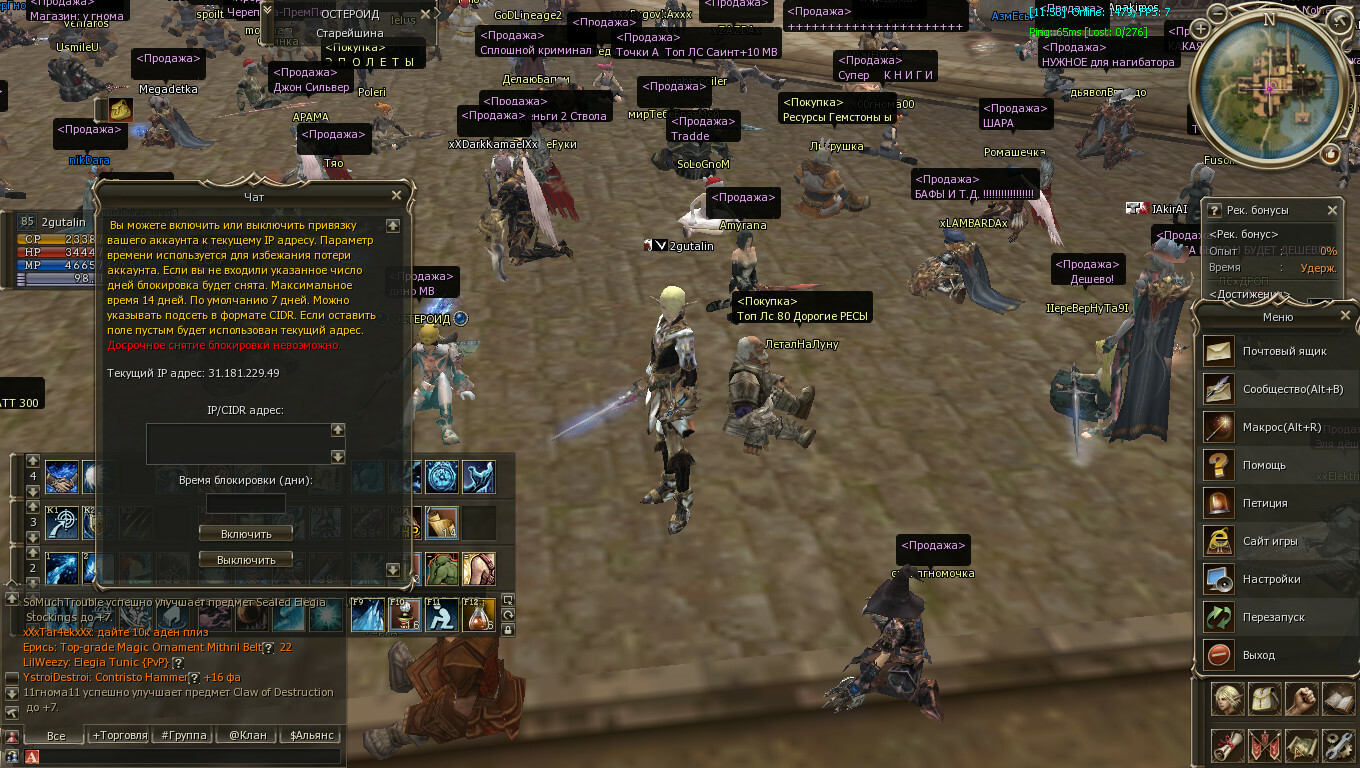Click Выход to exit the game
Image resolution: width=1360 pixels, height=768 pixels.
(1258, 656)
